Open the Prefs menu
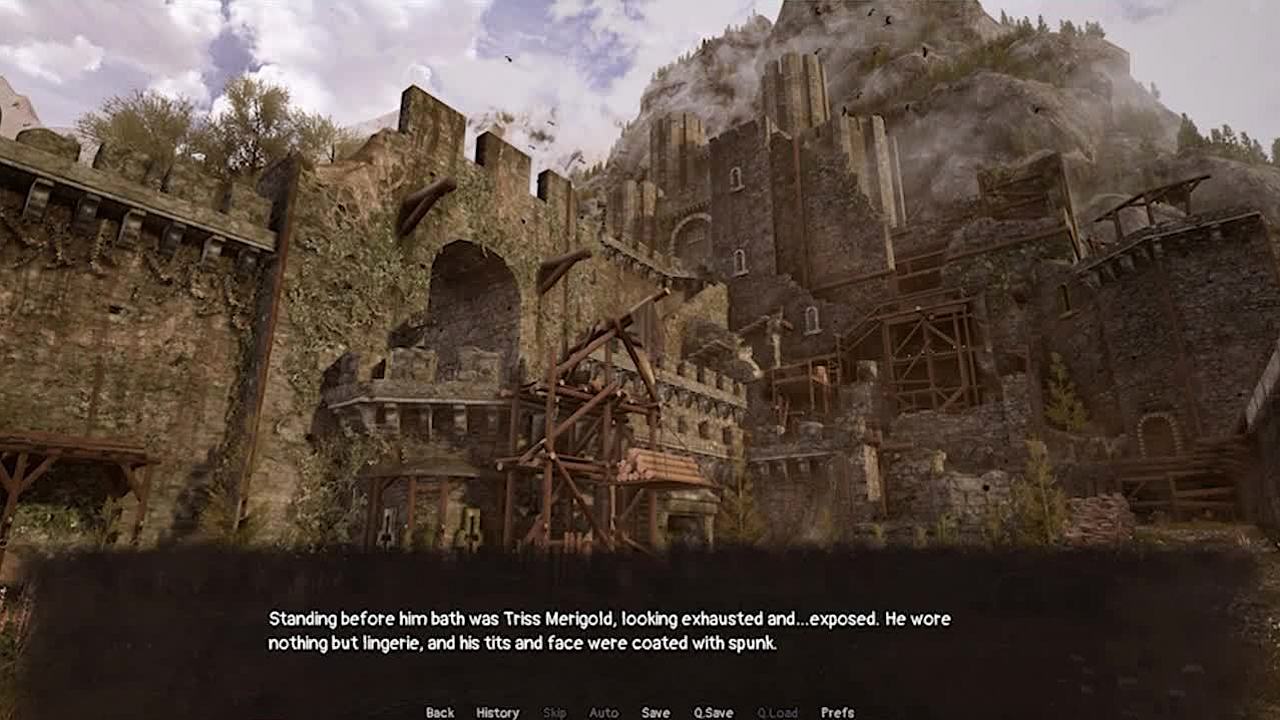Viewport: 1280px width, 720px height. 837,712
